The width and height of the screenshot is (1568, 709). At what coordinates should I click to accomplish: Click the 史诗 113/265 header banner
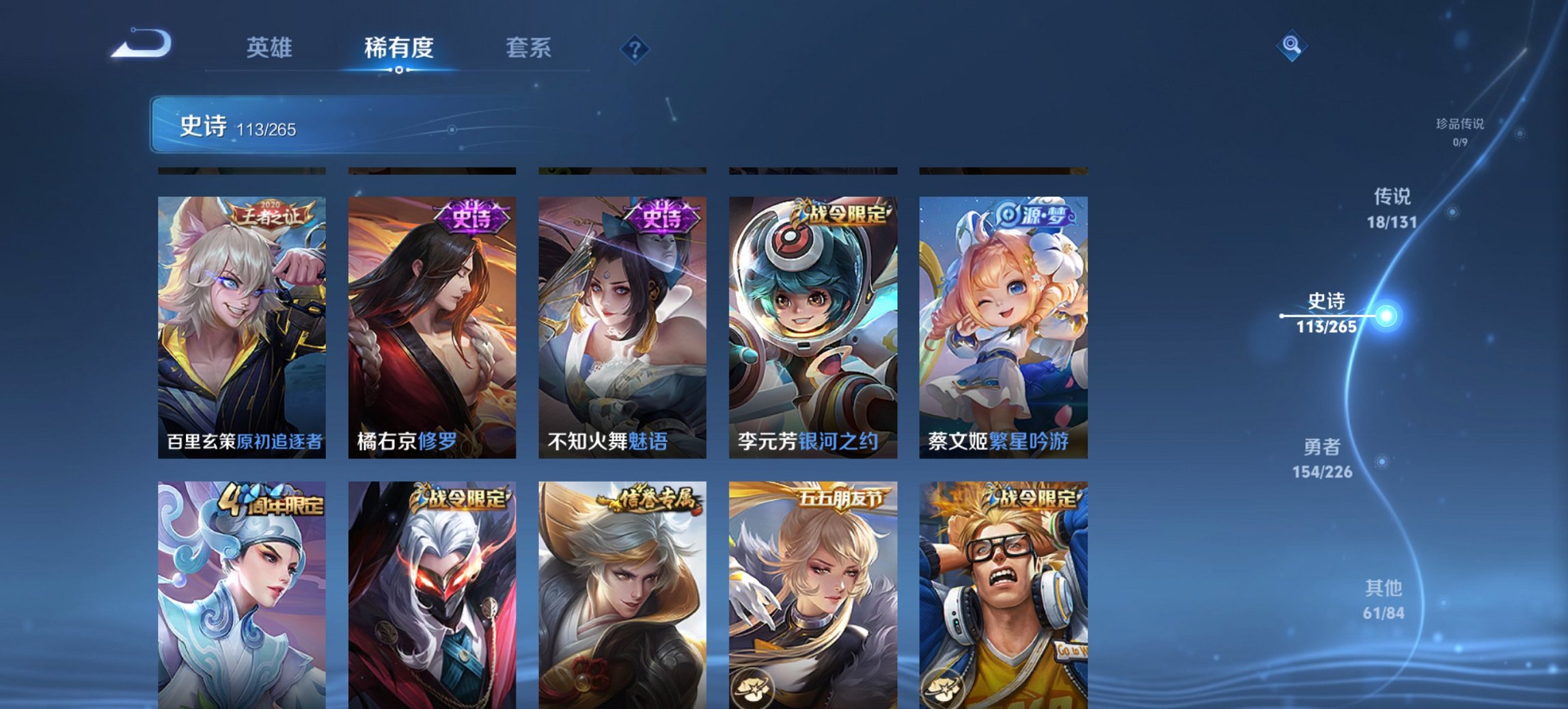[x=239, y=126]
